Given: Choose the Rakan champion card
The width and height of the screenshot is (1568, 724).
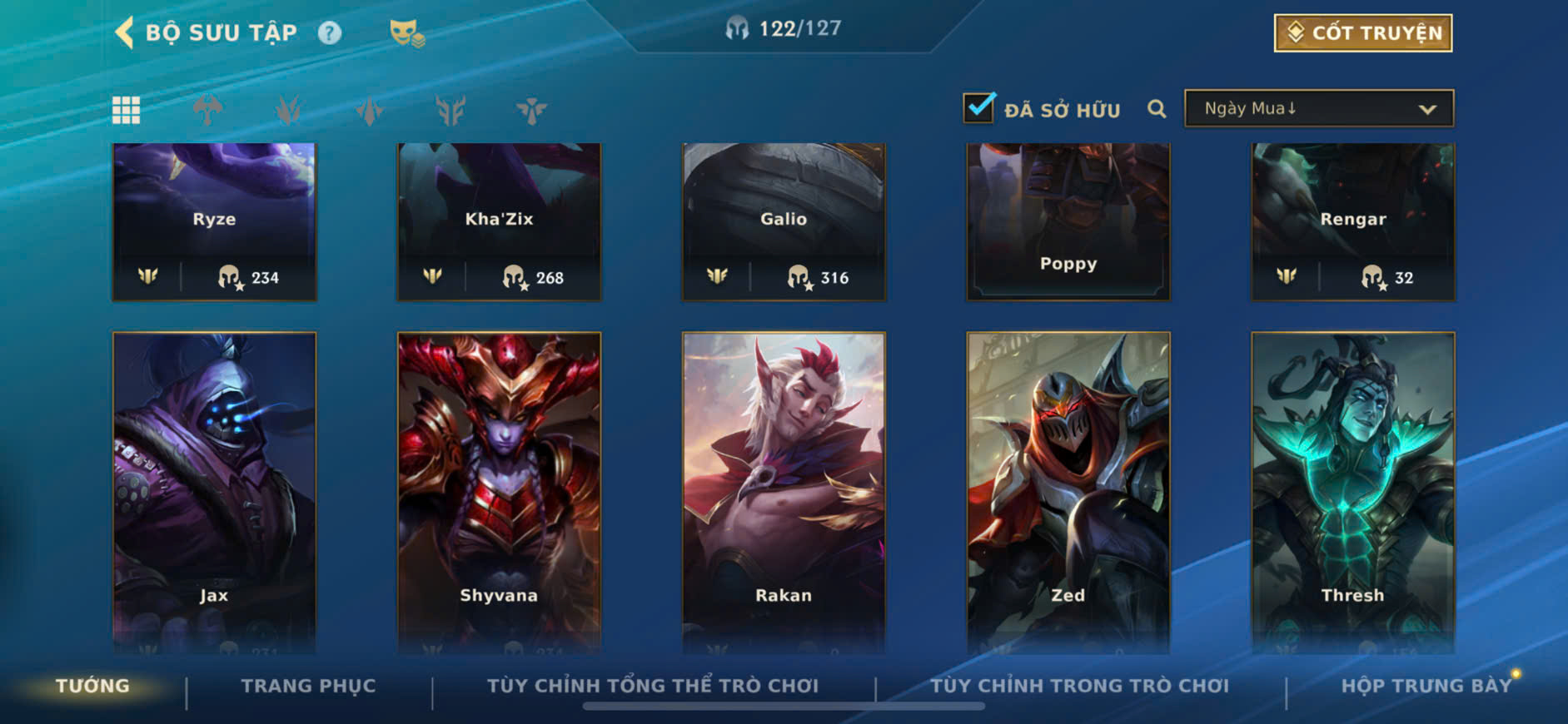Looking at the screenshot, I should point(784,491).
